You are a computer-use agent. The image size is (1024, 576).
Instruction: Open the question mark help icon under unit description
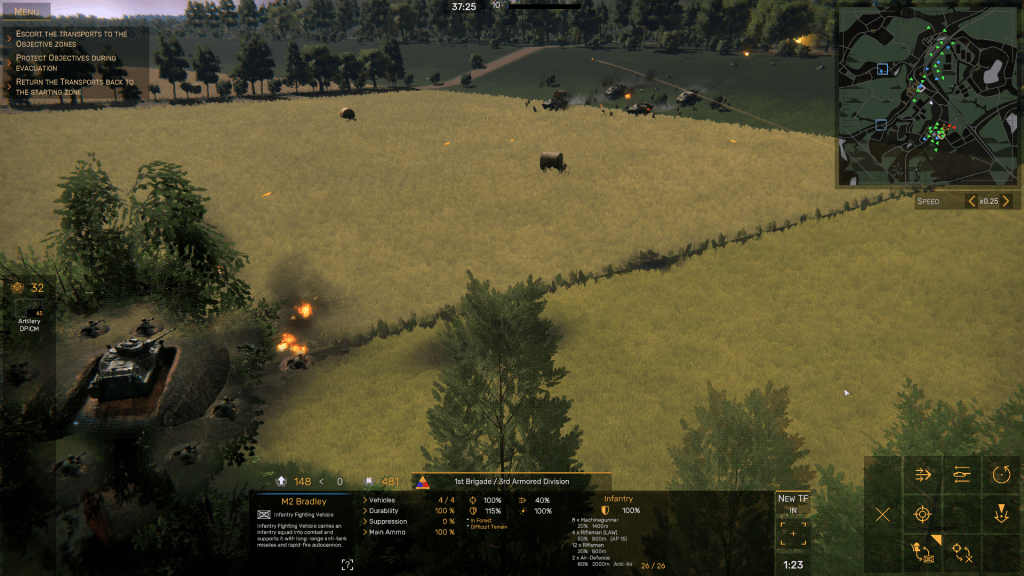[x=347, y=565]
